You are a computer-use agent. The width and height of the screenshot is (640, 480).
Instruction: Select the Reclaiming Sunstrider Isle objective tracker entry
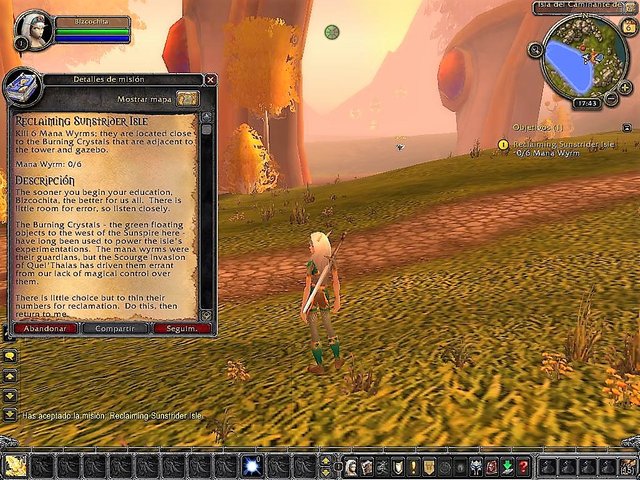tap(565, 145)
